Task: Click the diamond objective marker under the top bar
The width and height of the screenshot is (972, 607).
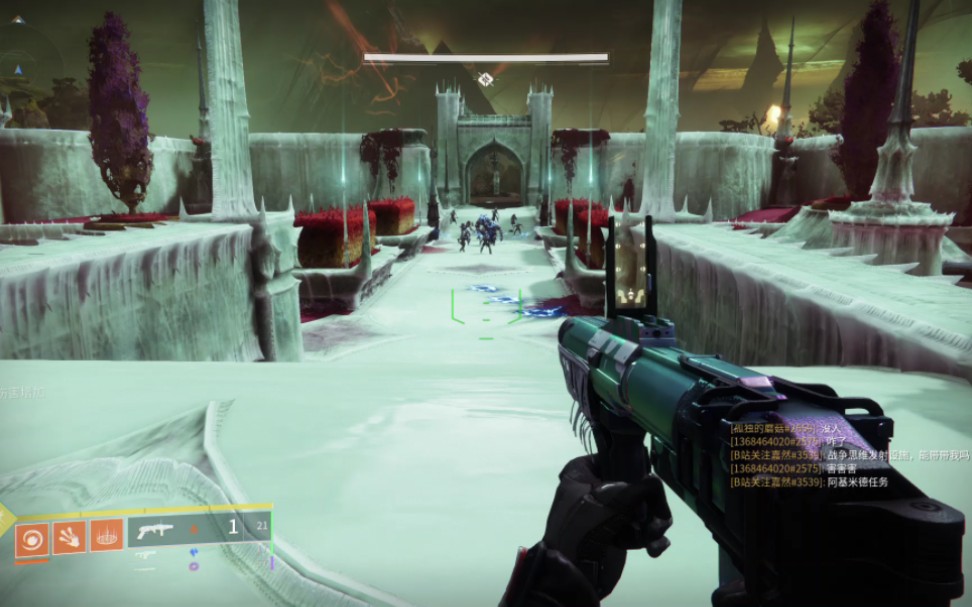Action: [485, 79]
